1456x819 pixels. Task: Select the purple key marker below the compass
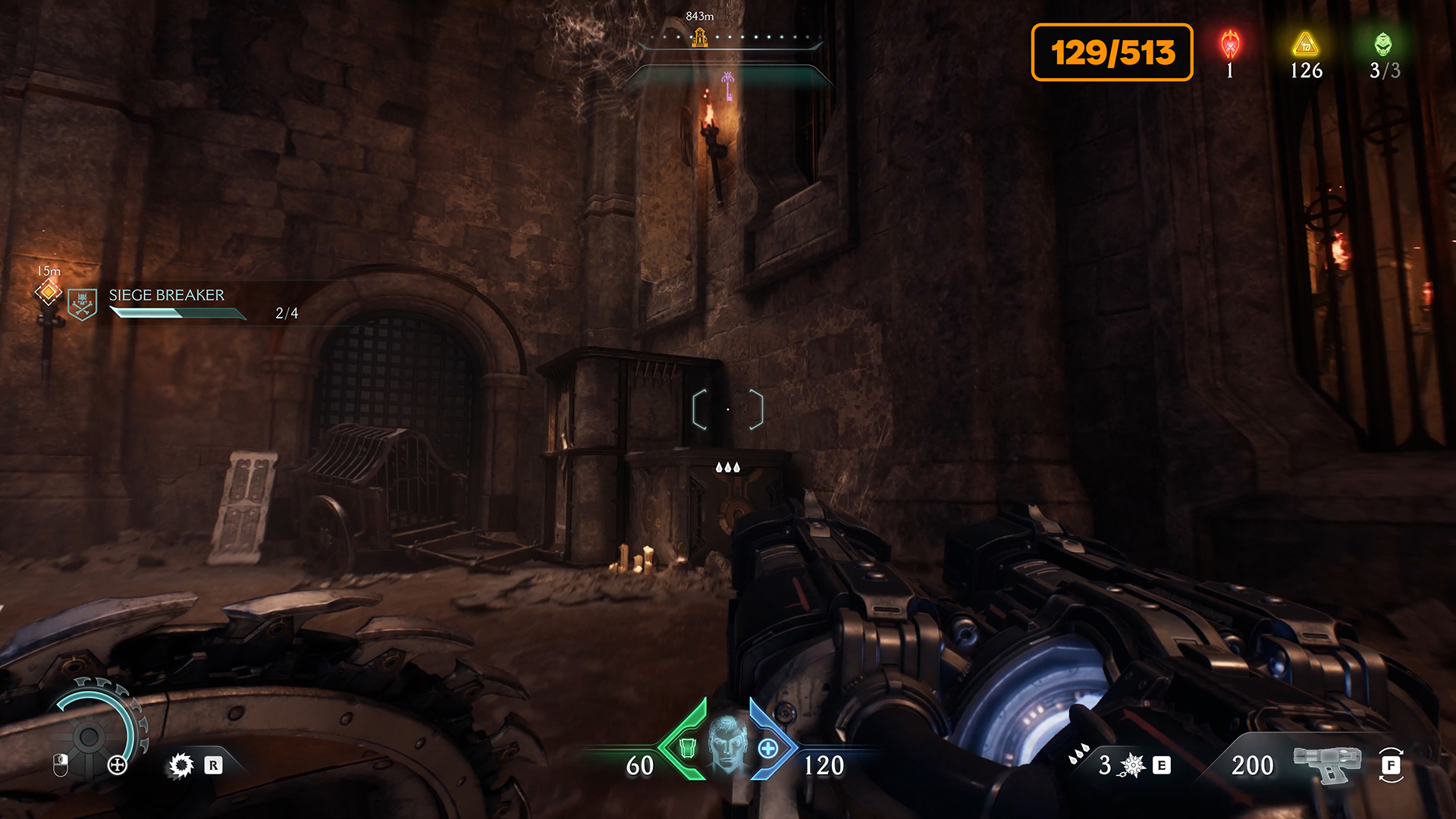(x=728, y=86)
